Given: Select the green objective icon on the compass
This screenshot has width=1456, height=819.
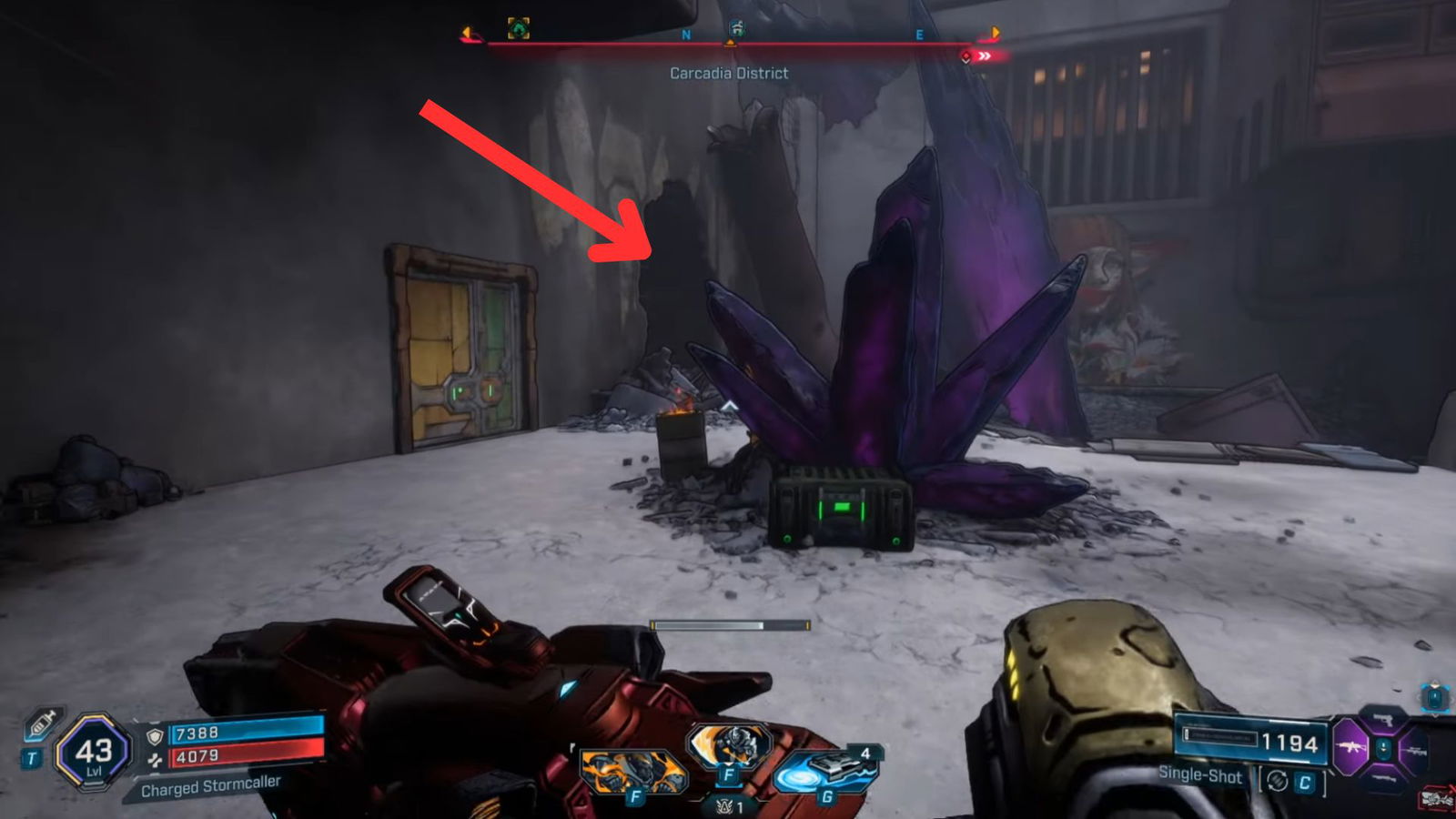Looking at the screenshot, I should pos(517,28).
